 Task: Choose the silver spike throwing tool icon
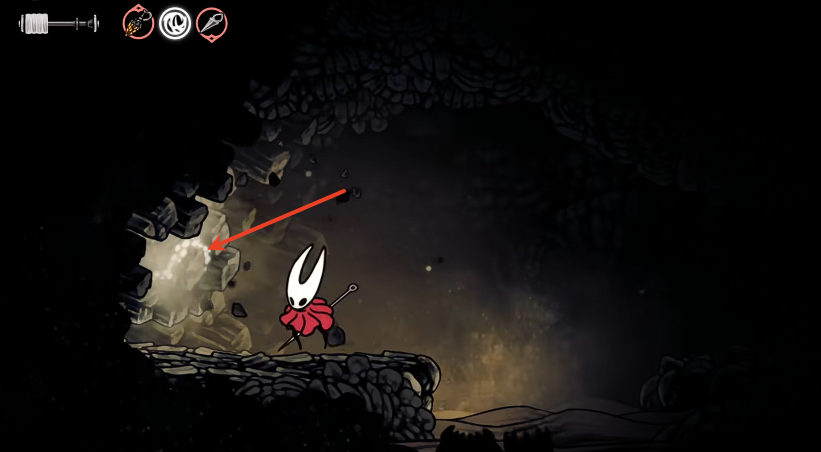pyautogui.click(x=211, y=23)
